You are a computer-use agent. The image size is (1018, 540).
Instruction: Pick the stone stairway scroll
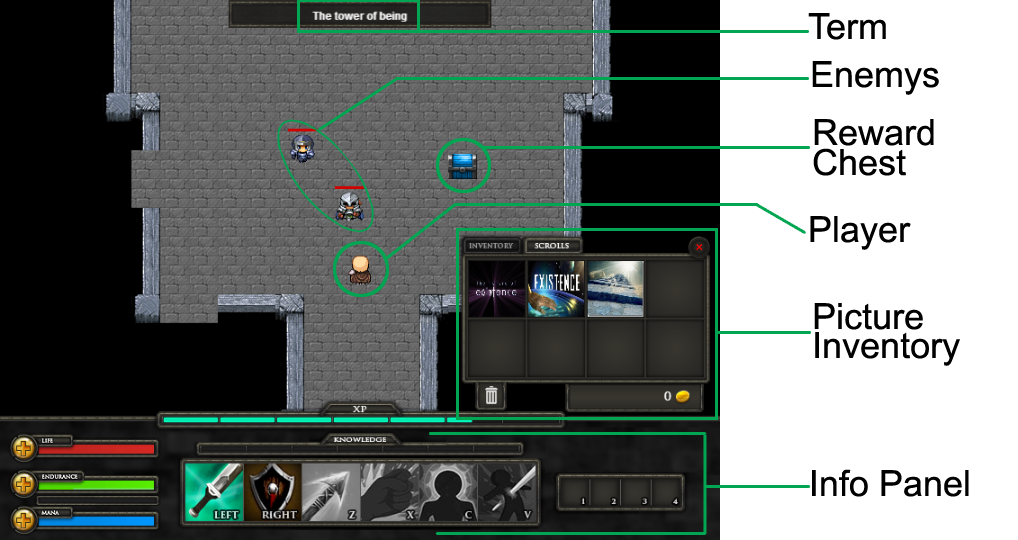[x=615, y=289]
